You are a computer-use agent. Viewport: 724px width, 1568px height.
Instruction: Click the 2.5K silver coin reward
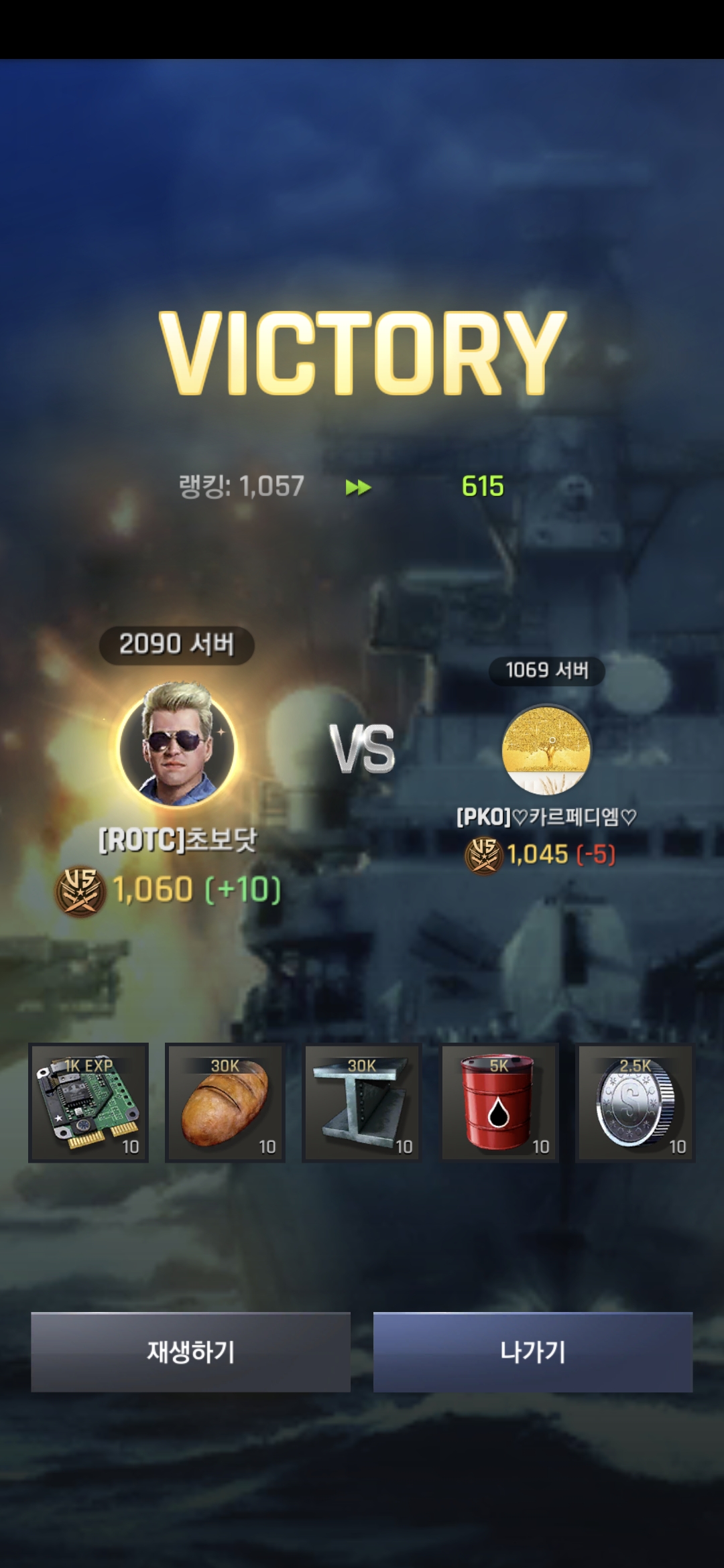click(x=636, y=1102)
